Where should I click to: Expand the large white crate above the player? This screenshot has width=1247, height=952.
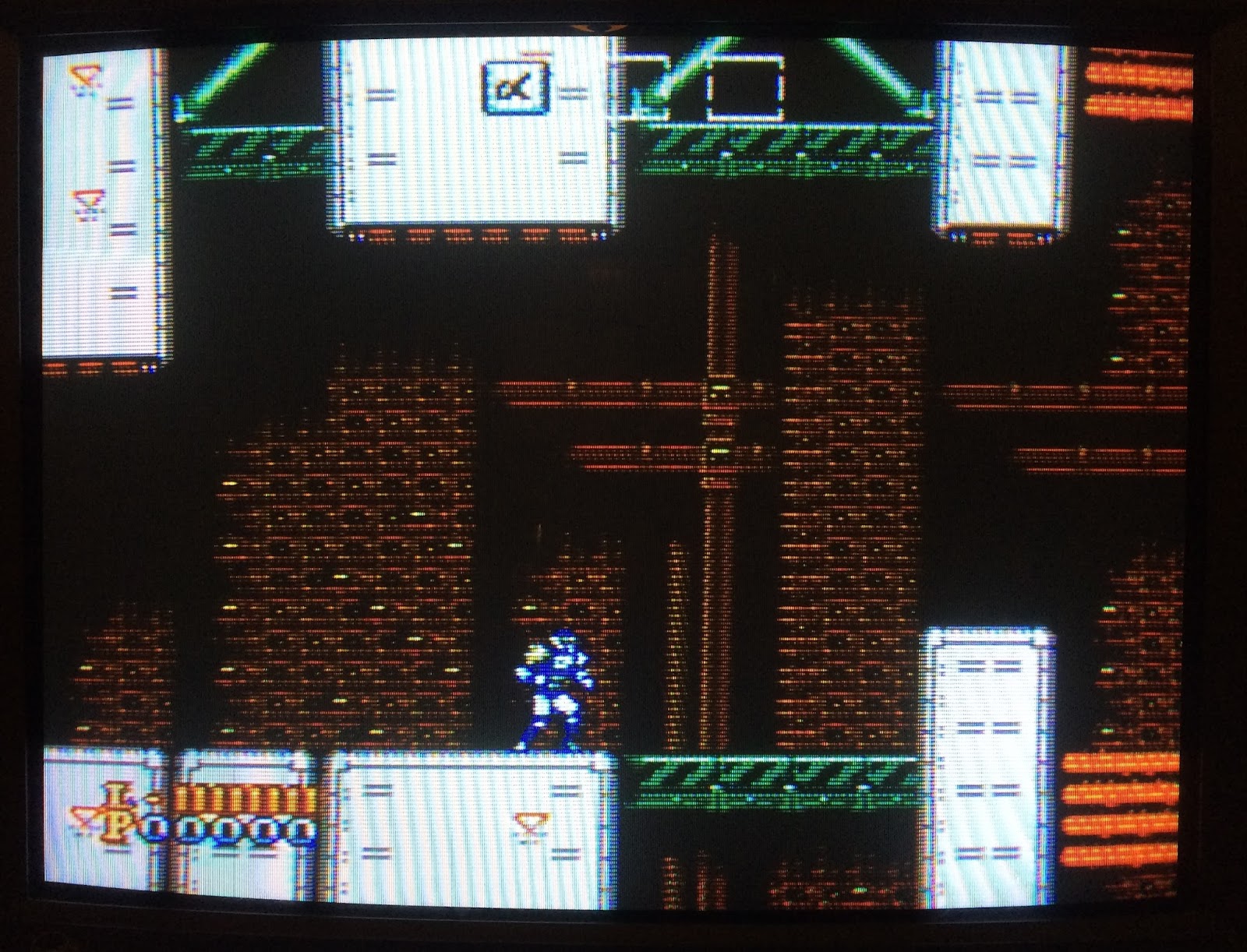point(468,140)
